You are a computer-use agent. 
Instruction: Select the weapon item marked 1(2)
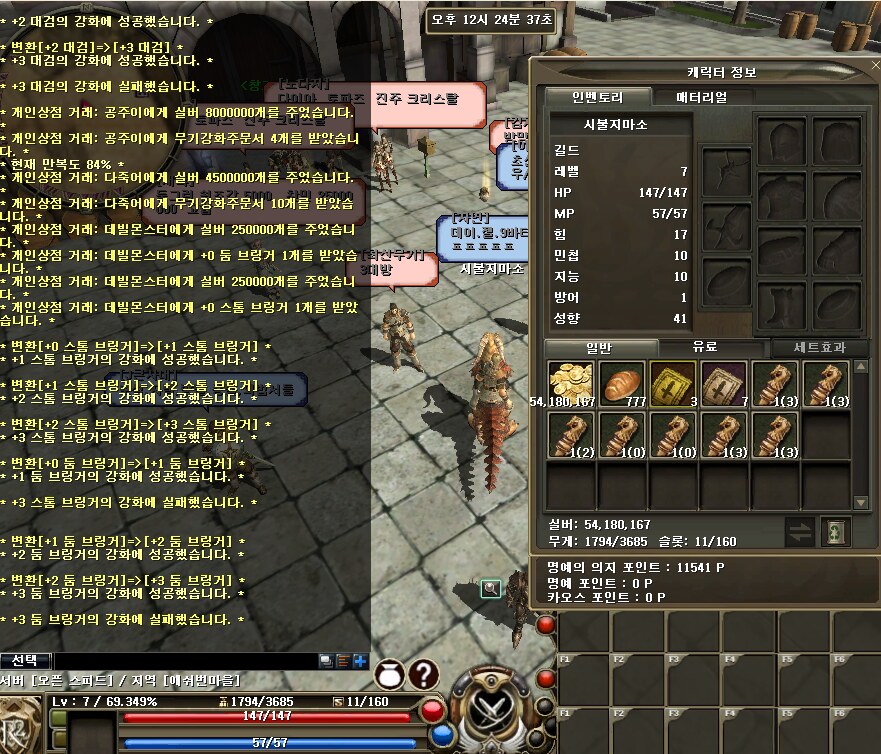(571, 435)
